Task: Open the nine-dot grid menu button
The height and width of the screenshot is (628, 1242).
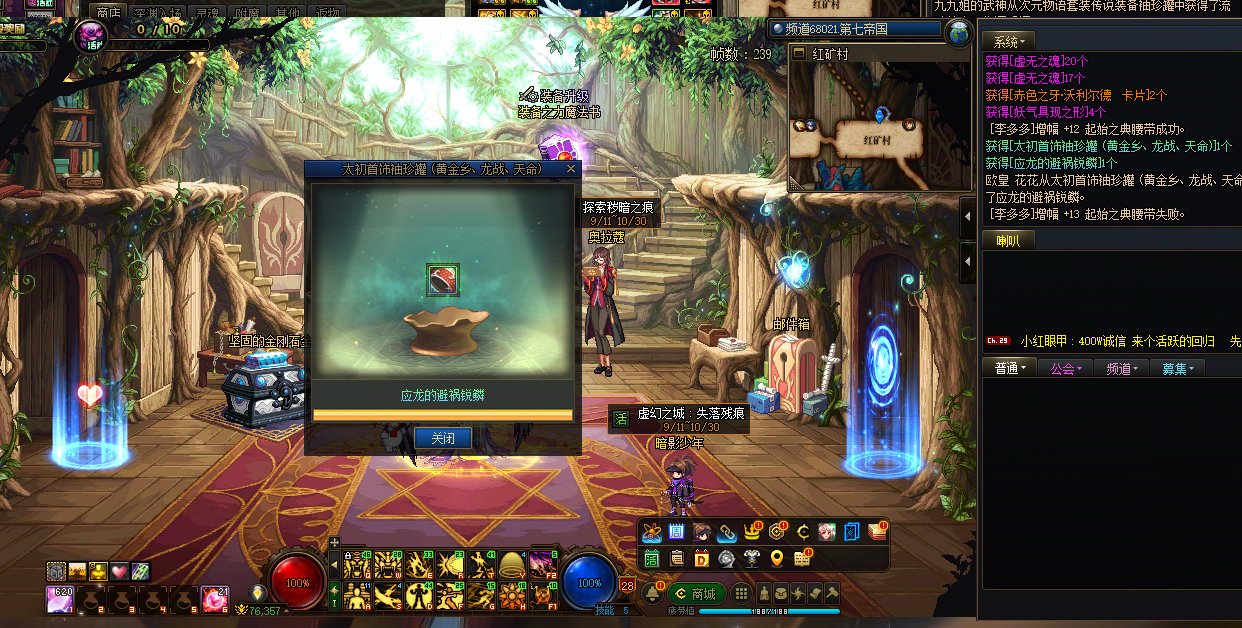Action: click(x=741, y=593)
